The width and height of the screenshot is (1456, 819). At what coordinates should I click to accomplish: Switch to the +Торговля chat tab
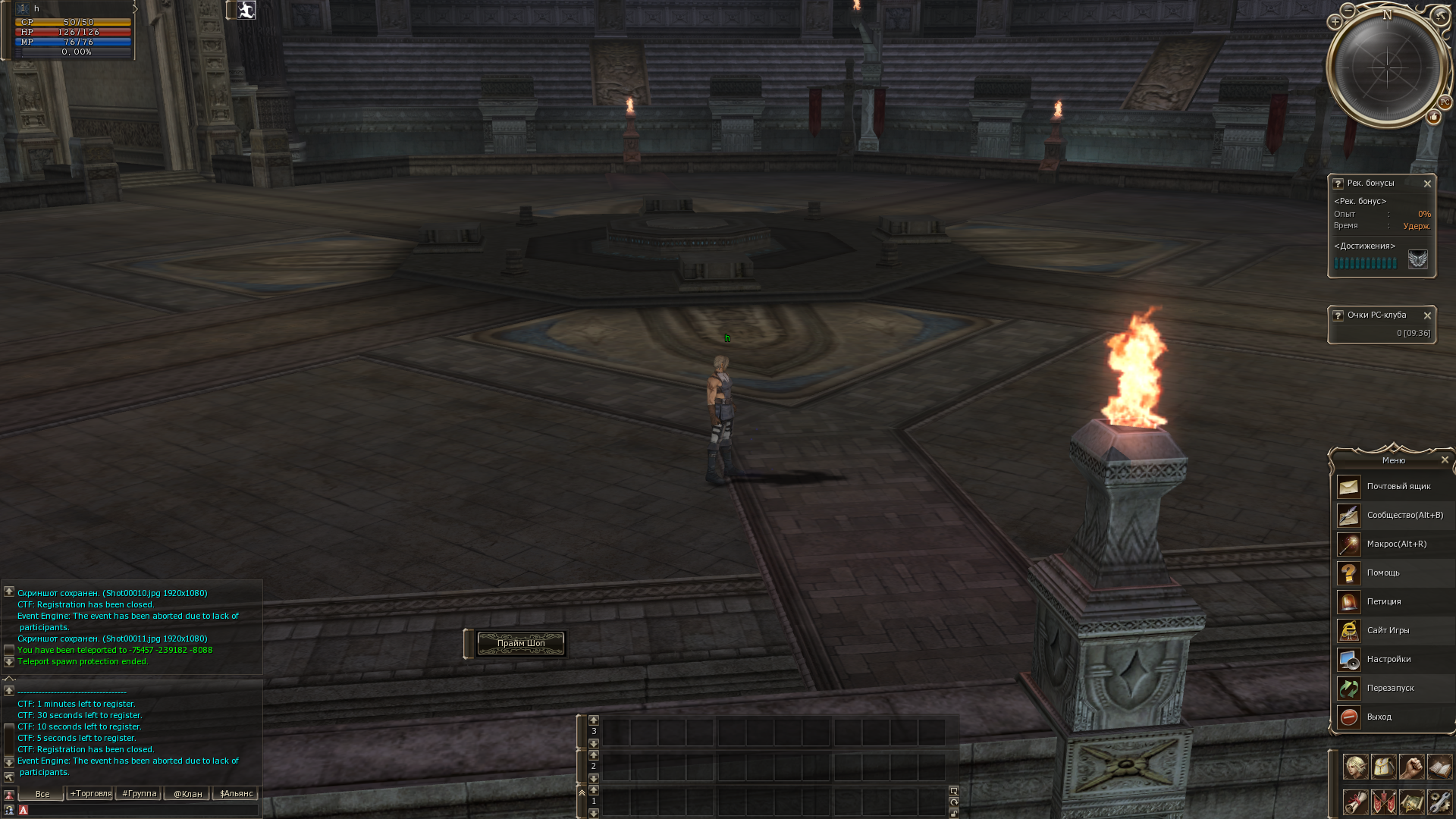(x=90, y=794)
